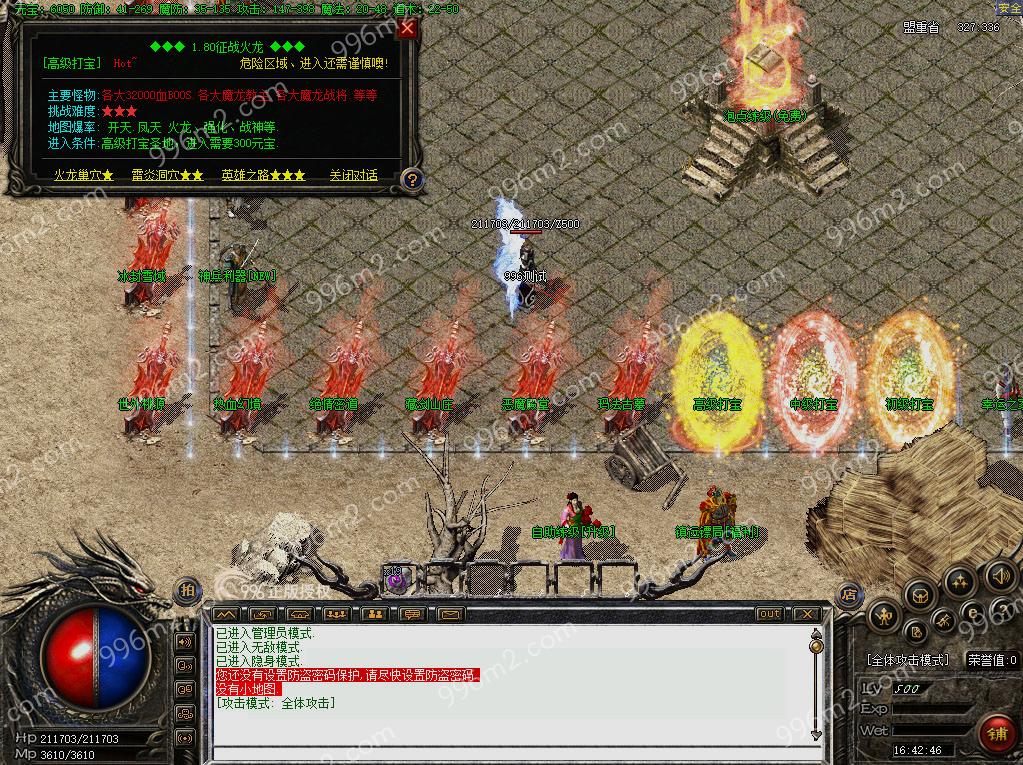Open the bag box icon
The image size is (1023, 765).
pos(919,596)
